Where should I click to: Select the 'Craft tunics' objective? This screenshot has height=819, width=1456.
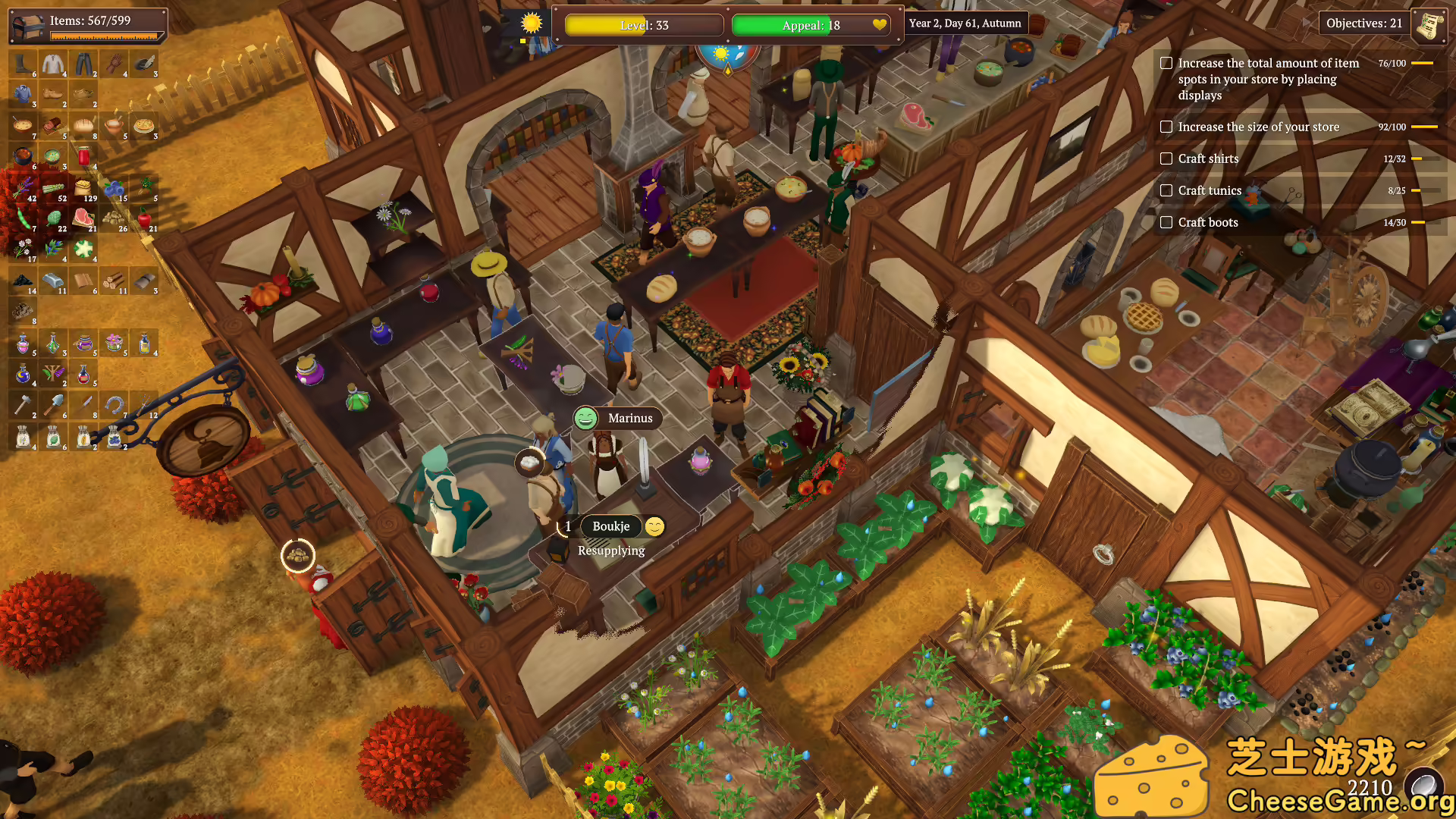[1210, 190]
